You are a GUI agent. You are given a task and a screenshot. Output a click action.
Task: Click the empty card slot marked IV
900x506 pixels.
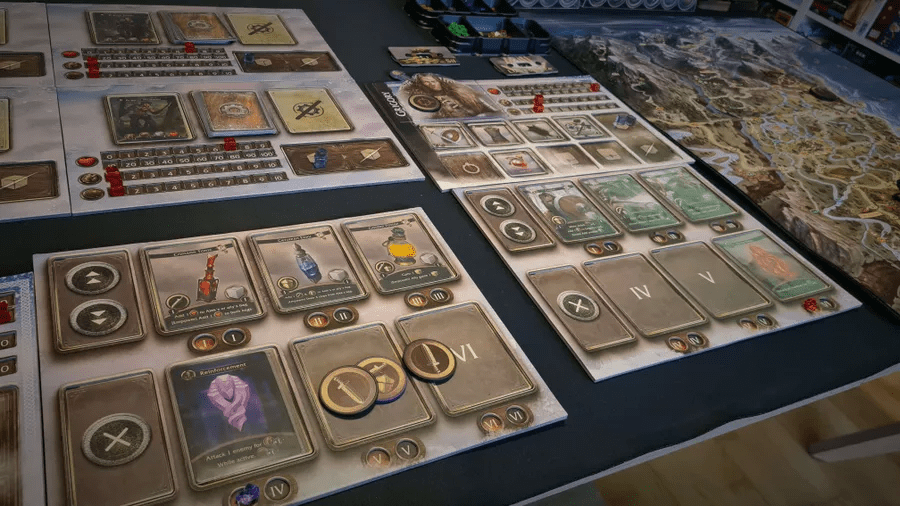pyautogui.click(x=642, y=292)
